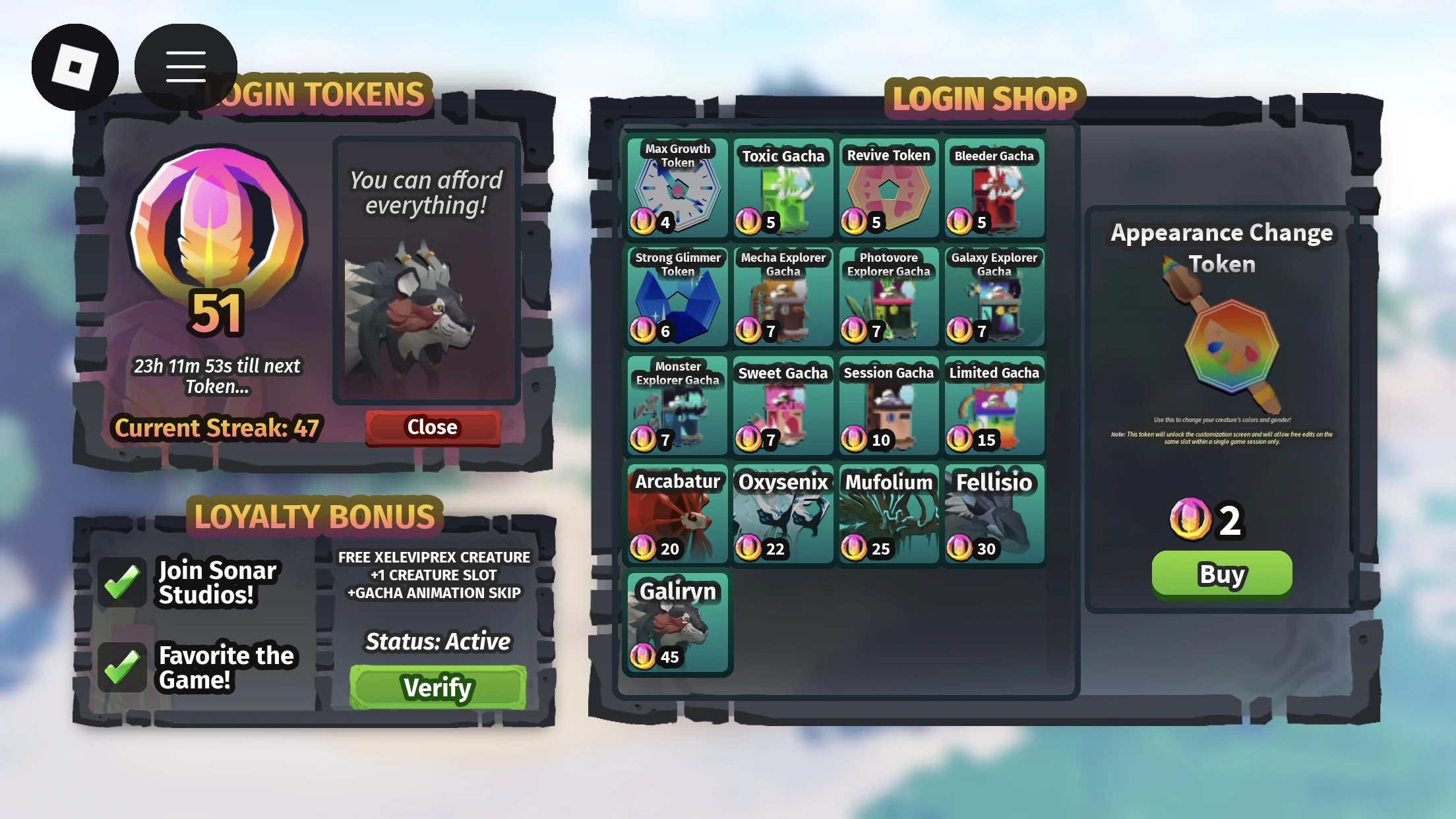Select the Strong Glimmer Token

click(677, 297)
